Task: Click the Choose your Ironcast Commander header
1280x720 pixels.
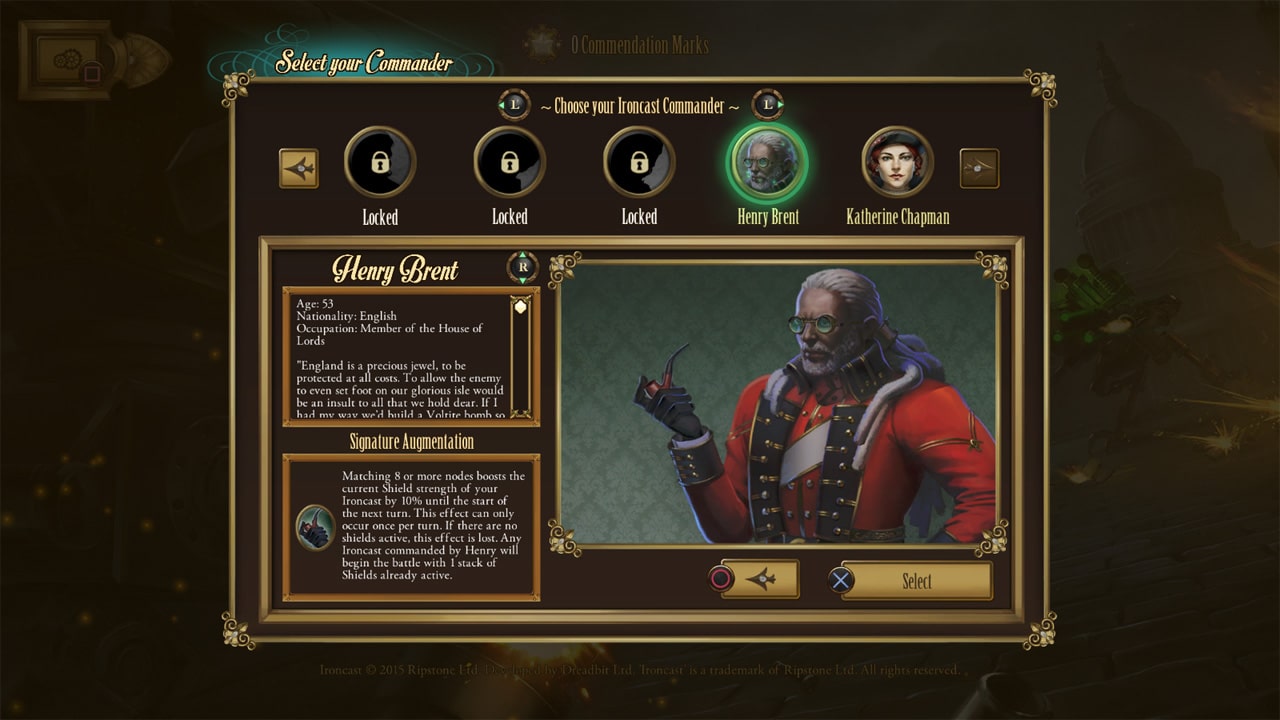Action: (x=640, y=106)
